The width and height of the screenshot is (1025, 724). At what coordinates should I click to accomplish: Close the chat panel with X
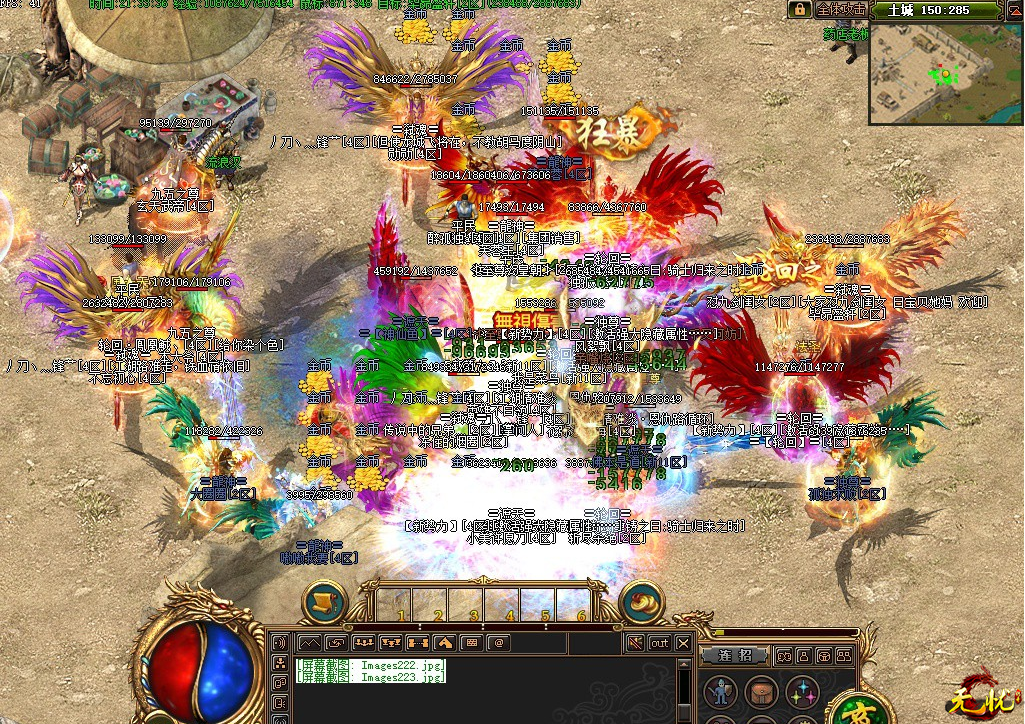[x=683, y=643]
